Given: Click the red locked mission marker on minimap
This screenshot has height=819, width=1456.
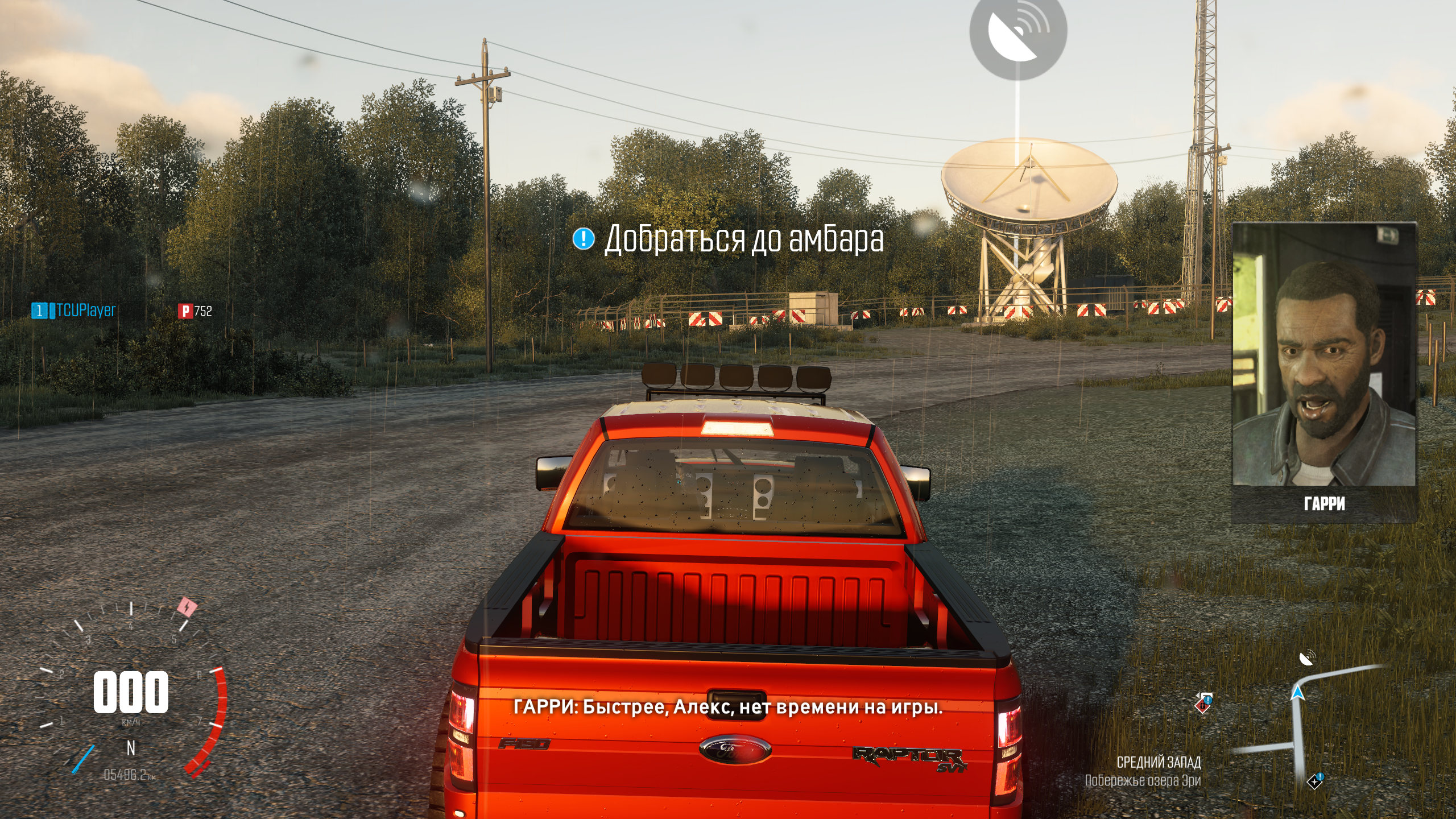Looking at the screenshot, I should (1203, 703).
